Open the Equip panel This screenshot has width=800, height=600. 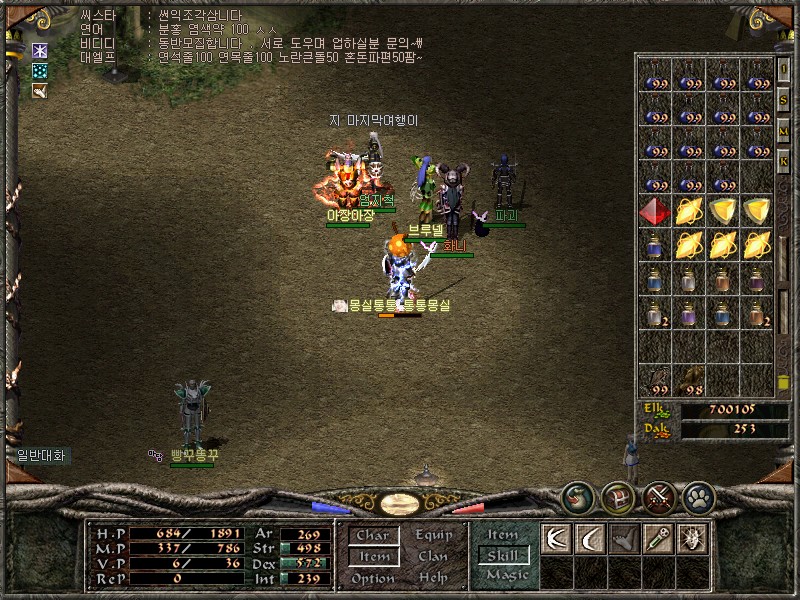point(433,535)
